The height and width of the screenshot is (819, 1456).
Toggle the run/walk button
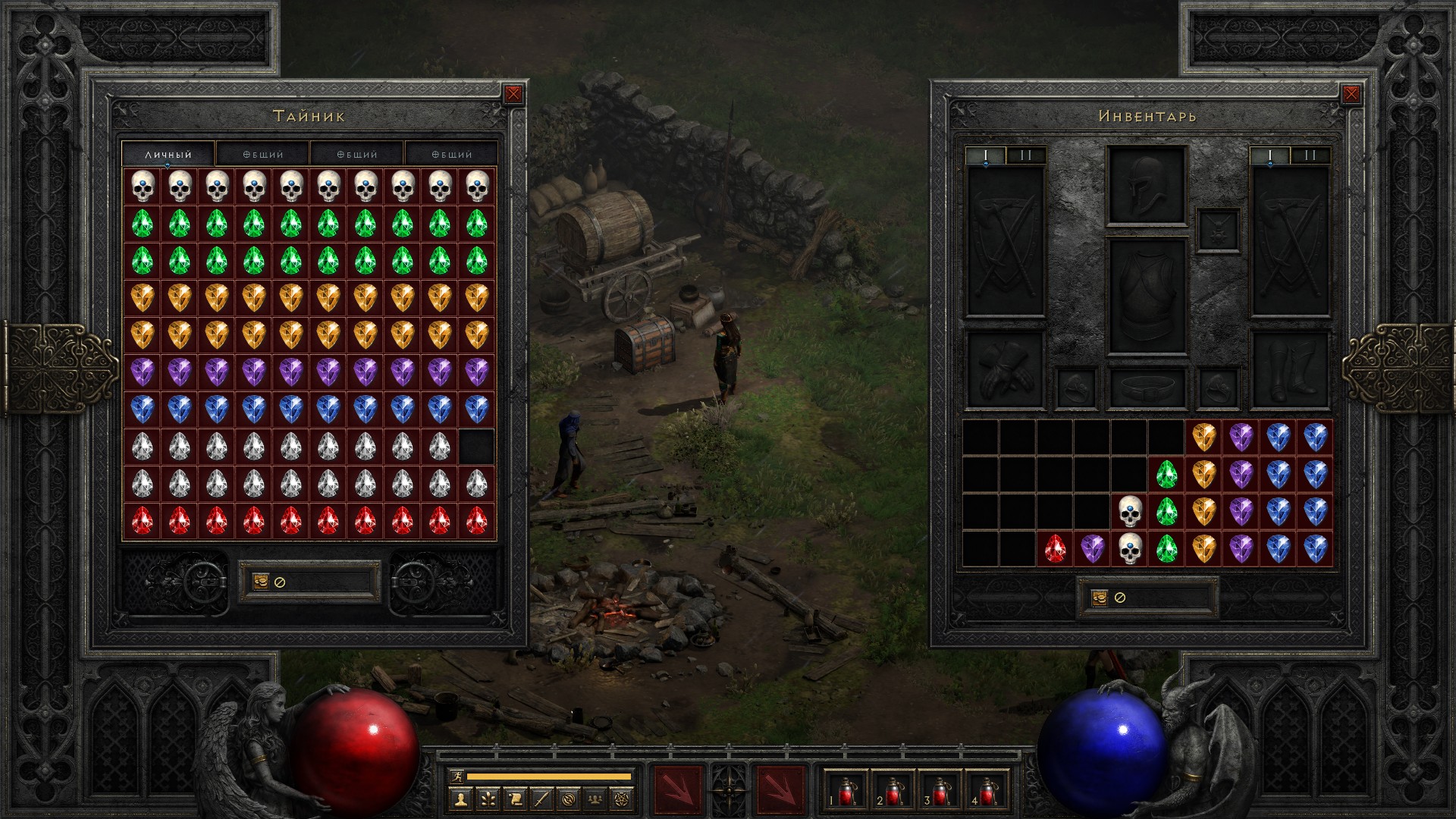pos(456,777)
